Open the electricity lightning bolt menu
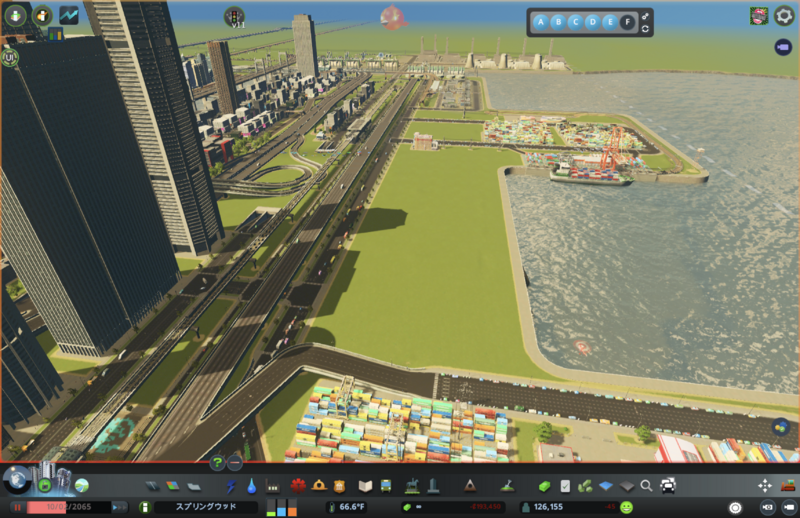This screenshot has width=800, height=518. (x=232, y=486)
